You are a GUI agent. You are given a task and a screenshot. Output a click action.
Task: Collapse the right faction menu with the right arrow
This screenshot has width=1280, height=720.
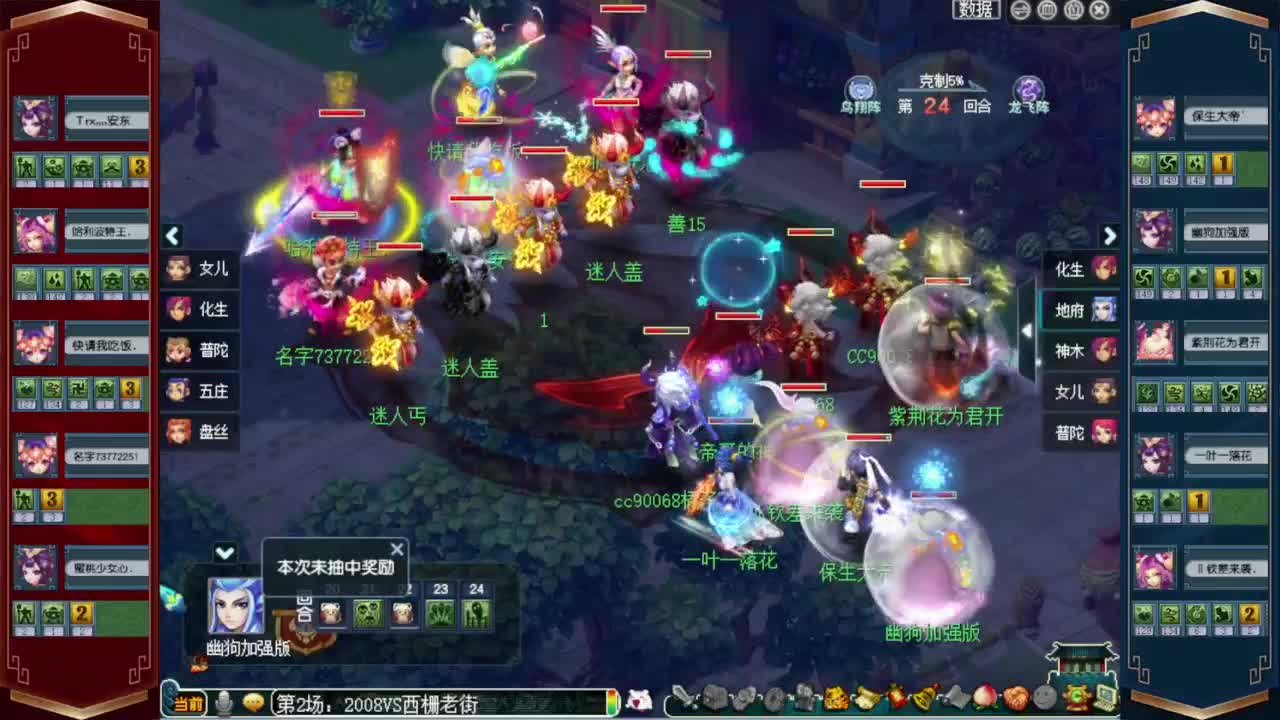1110,236
